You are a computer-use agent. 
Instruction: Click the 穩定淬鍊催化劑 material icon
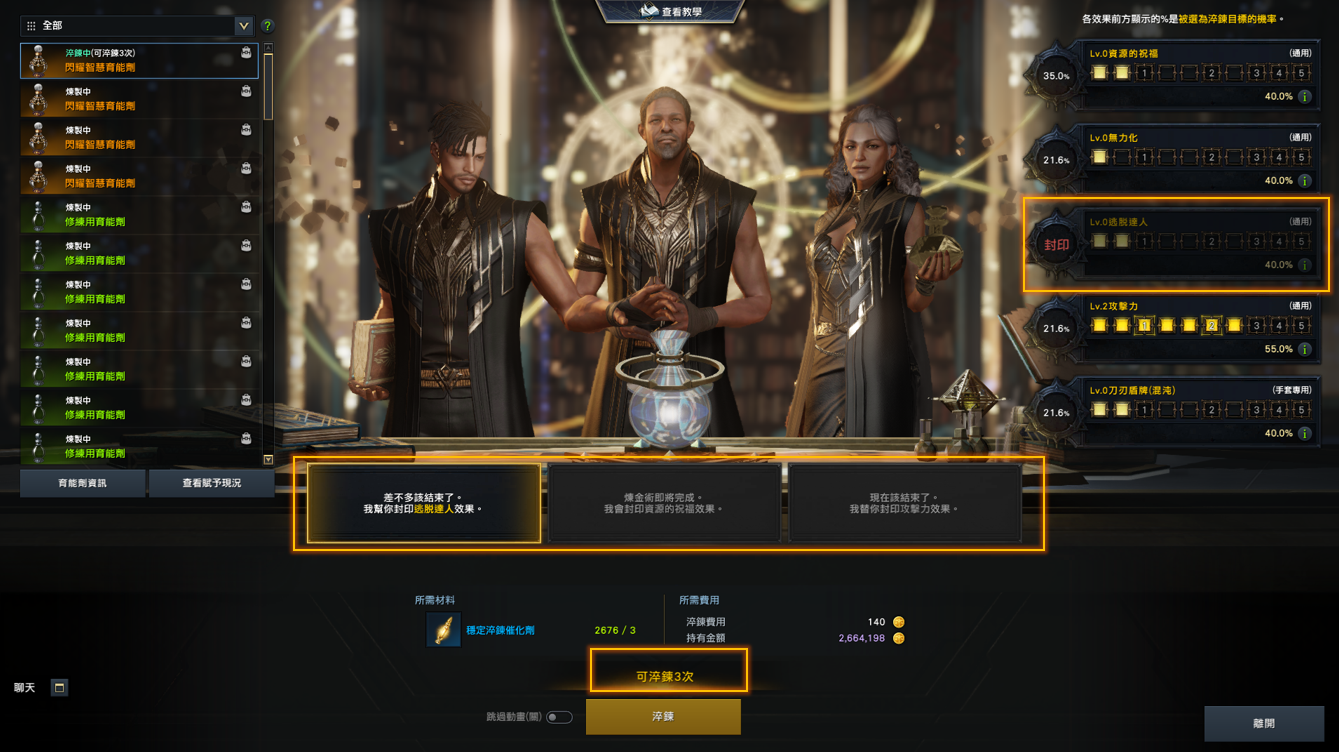443,630
